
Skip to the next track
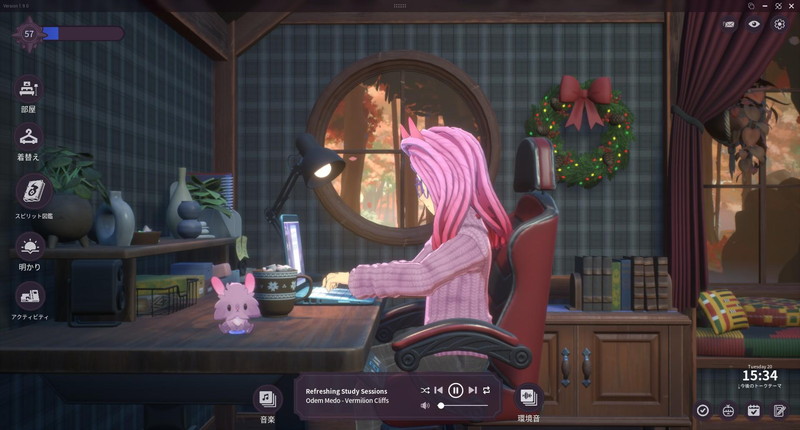[x=472, y=390]
